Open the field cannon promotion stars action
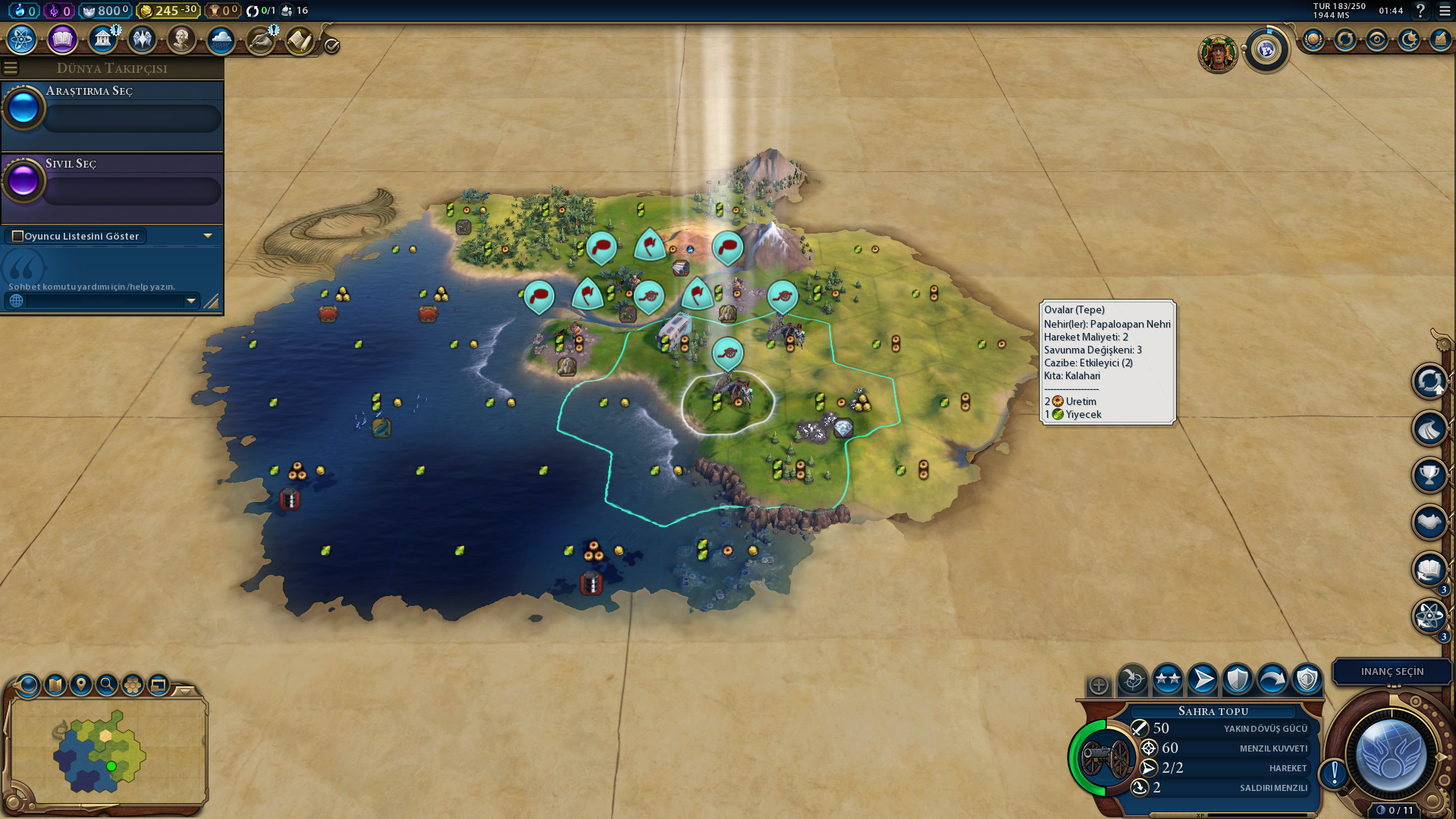This screenshot has height=819, width=1456. (1168, 679)
